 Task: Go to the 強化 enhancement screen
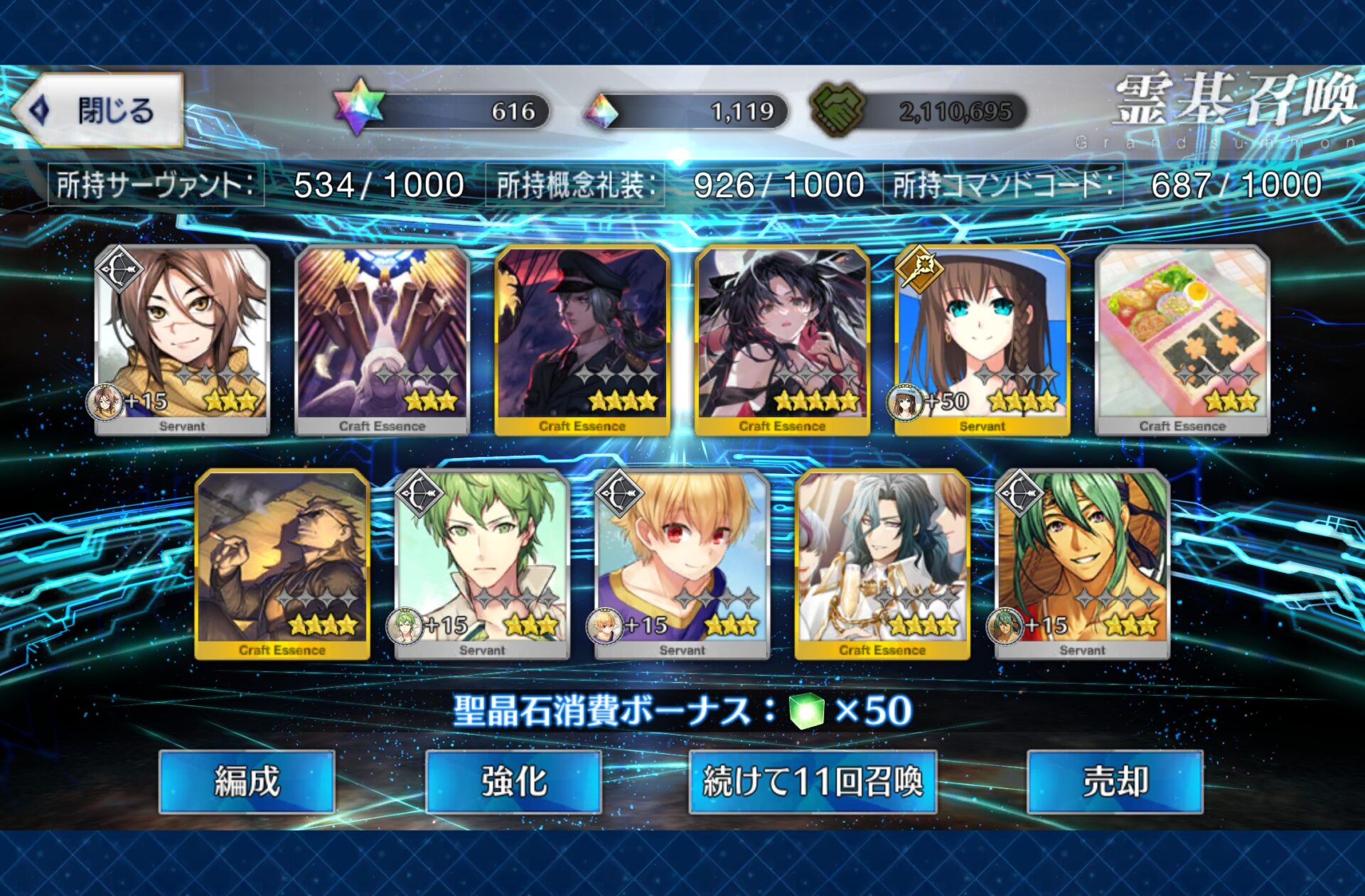513,782
